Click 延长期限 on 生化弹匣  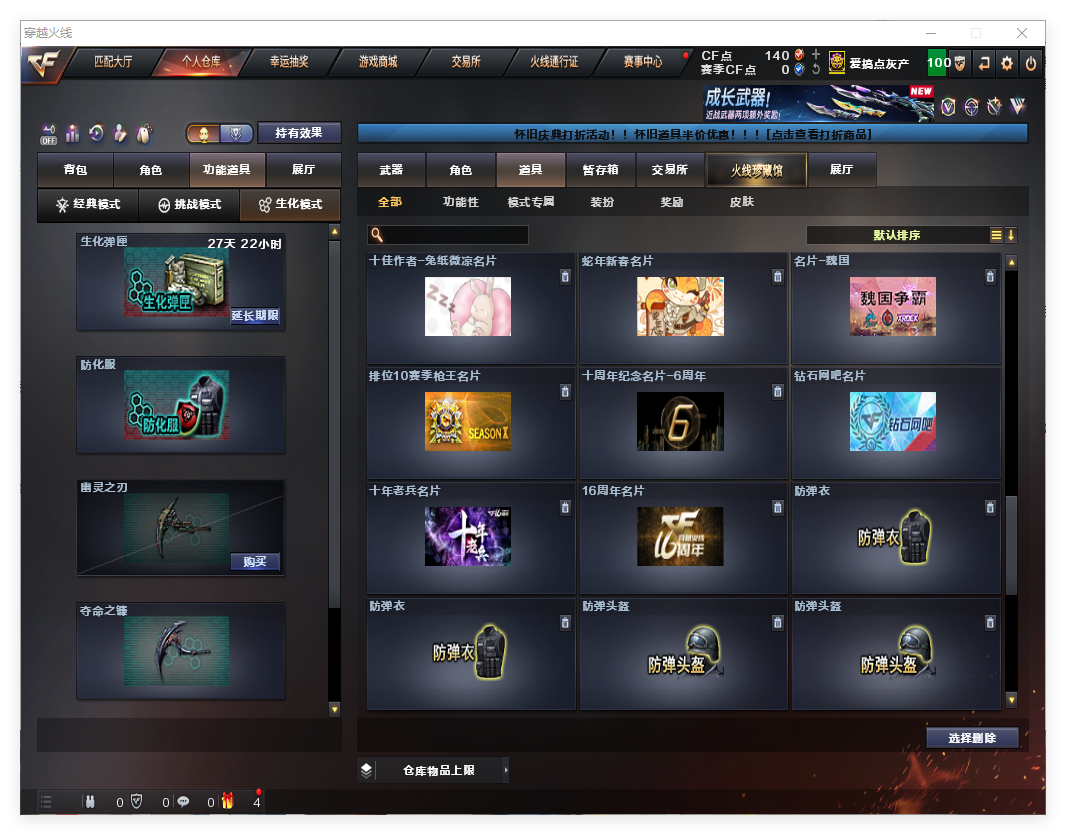click(x=255, y=316)
